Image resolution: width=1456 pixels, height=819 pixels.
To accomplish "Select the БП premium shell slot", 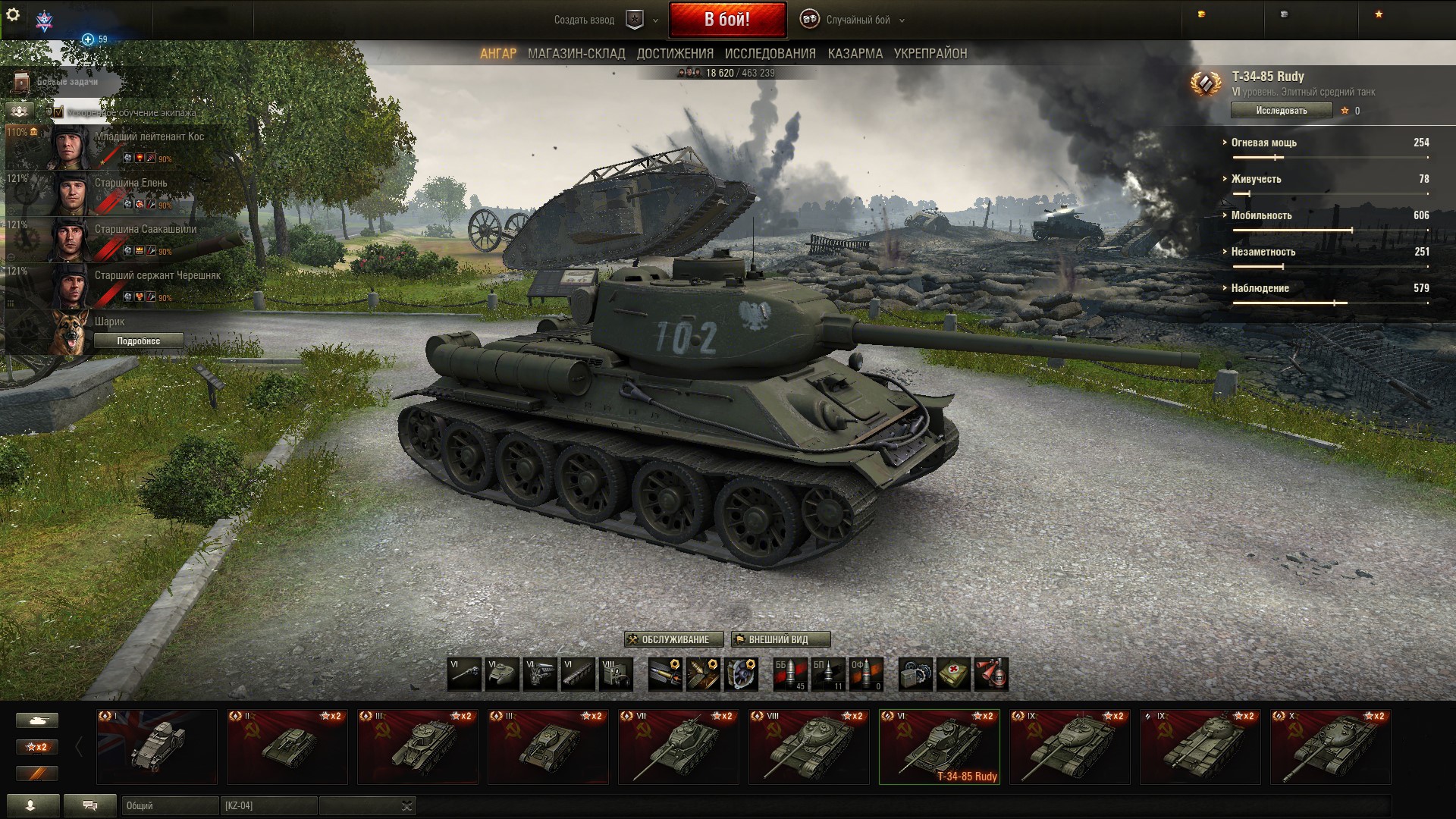I will (827, 674).
